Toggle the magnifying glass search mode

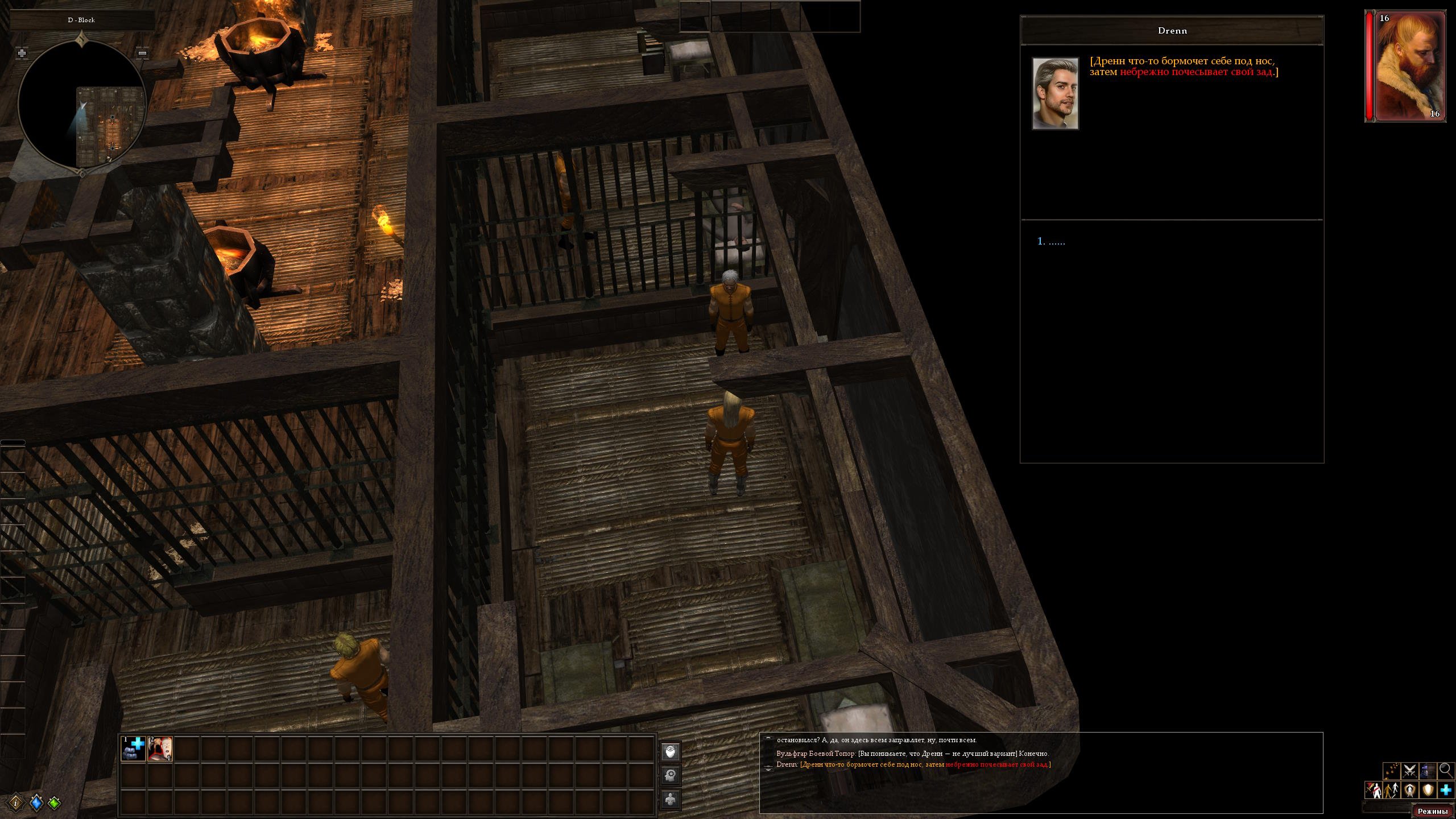click(x=1445, y=771)
